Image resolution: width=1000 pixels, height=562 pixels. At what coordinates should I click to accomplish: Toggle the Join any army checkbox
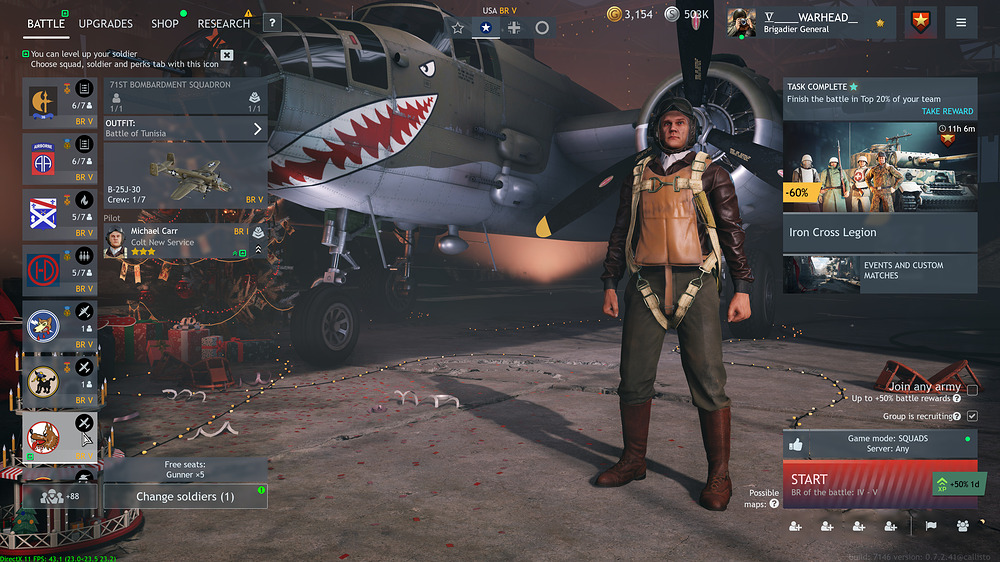pos(972,390)
